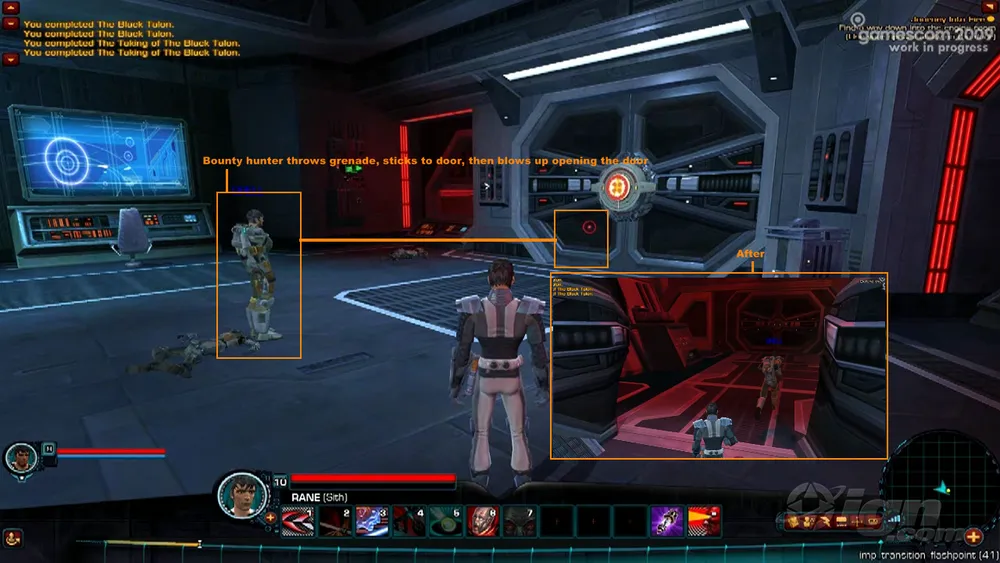
Task: Activate the red and yellow beam ability
Action: (x=704, y=521)
